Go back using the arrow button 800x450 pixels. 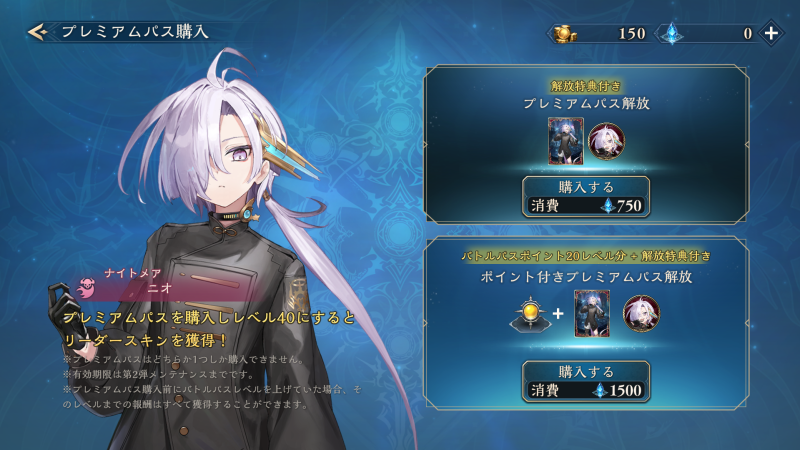[x=38, y=32]
